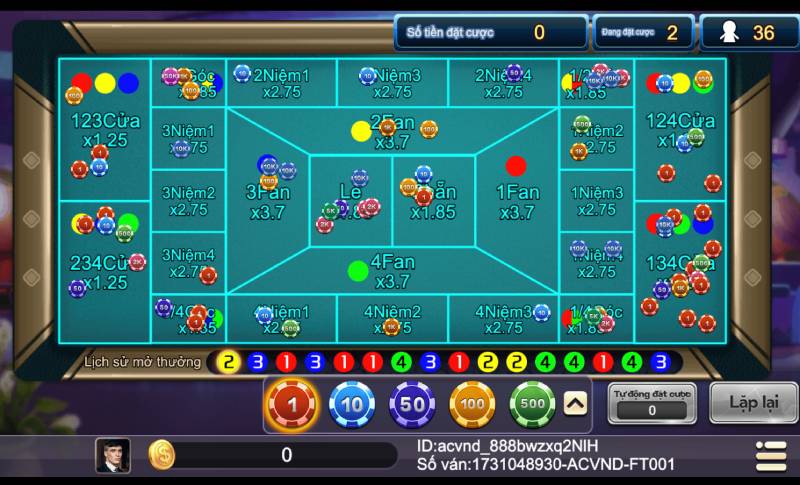Choose the green 500 chip
The image size is (800, 485).
[x=532, y=405]
